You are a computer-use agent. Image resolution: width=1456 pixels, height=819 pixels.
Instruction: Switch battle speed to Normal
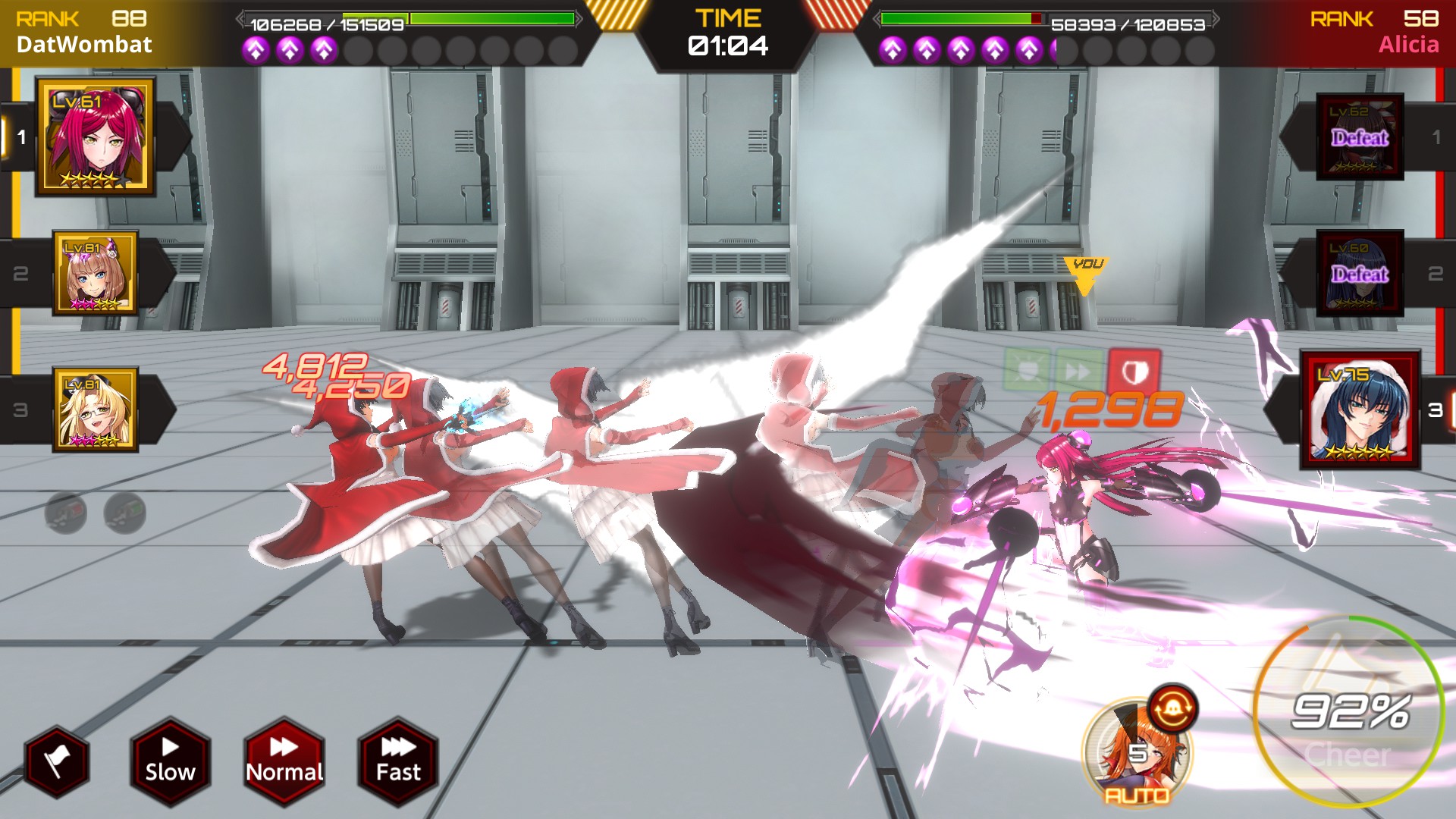[284, 760]
